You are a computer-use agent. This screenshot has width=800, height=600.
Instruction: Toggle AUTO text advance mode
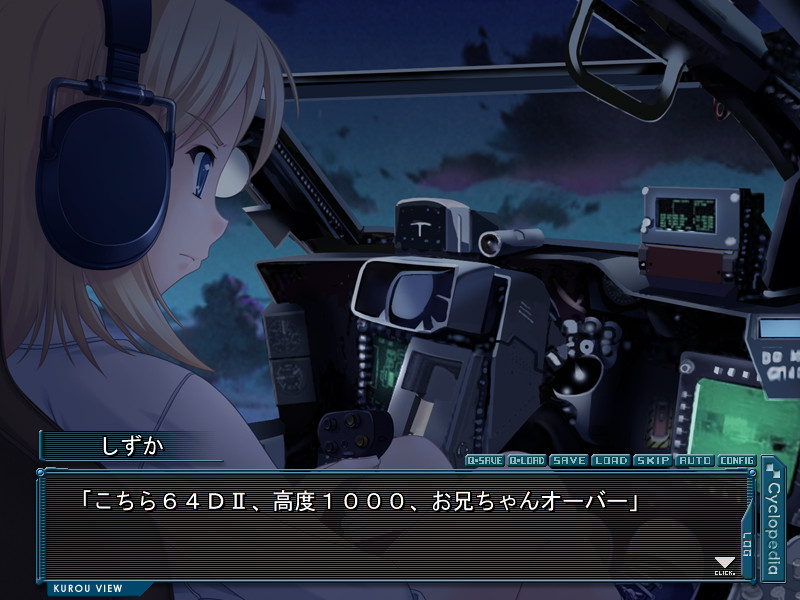[x=695, y=461]
